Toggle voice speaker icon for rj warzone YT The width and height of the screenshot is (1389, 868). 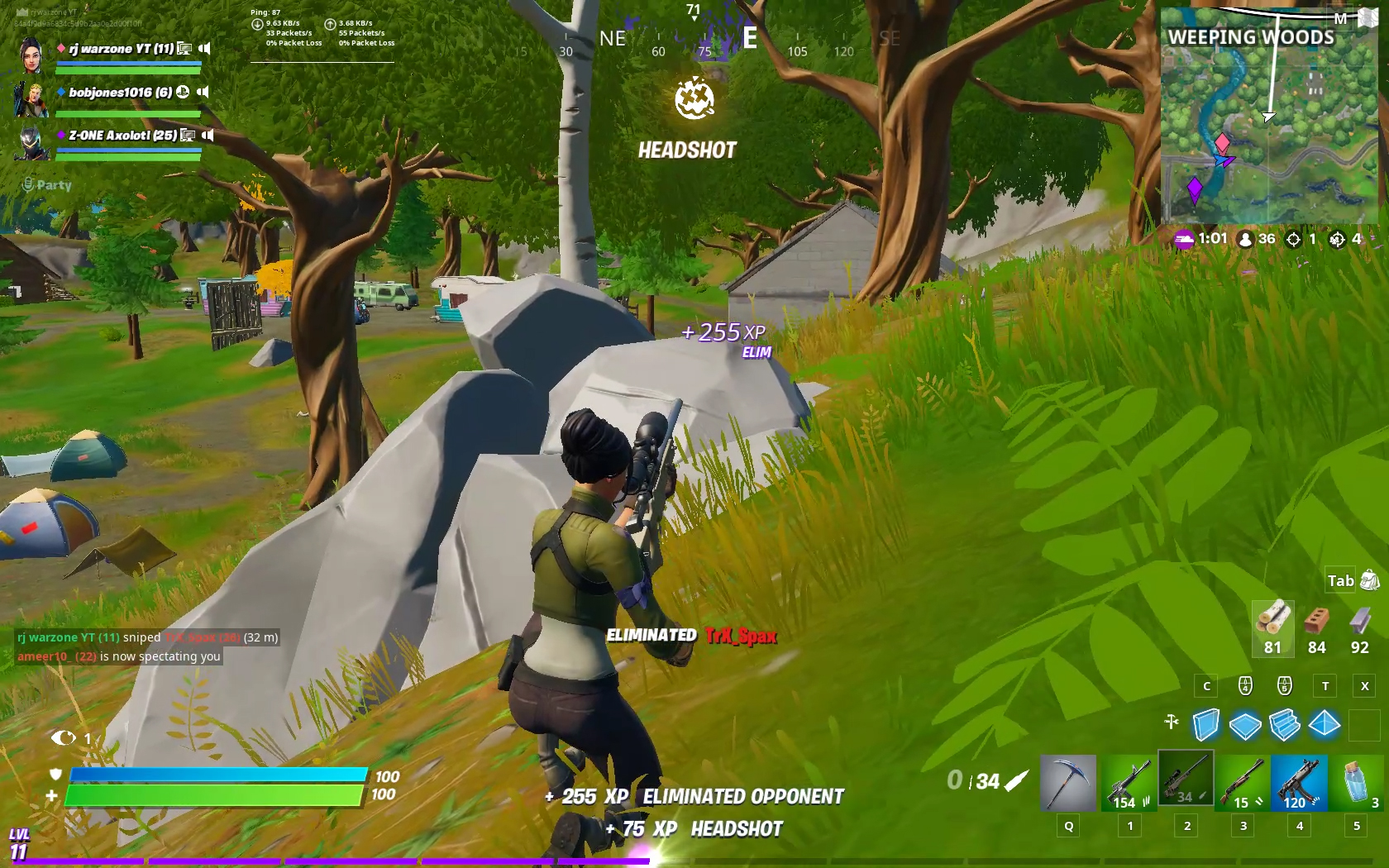pos(205,49)
